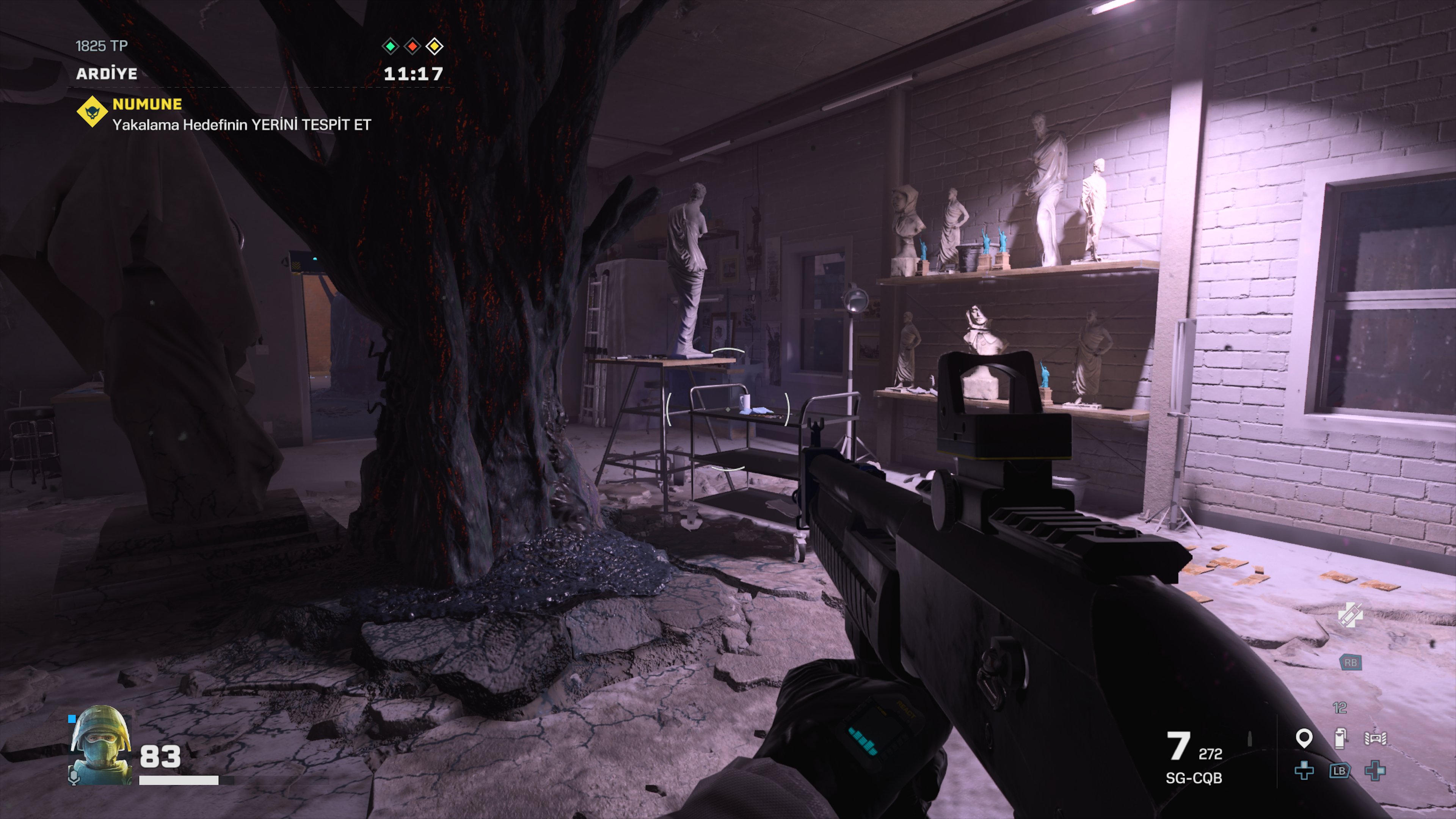
Task: Select the NUMUNE objective tracker
Action: [147, 104]
